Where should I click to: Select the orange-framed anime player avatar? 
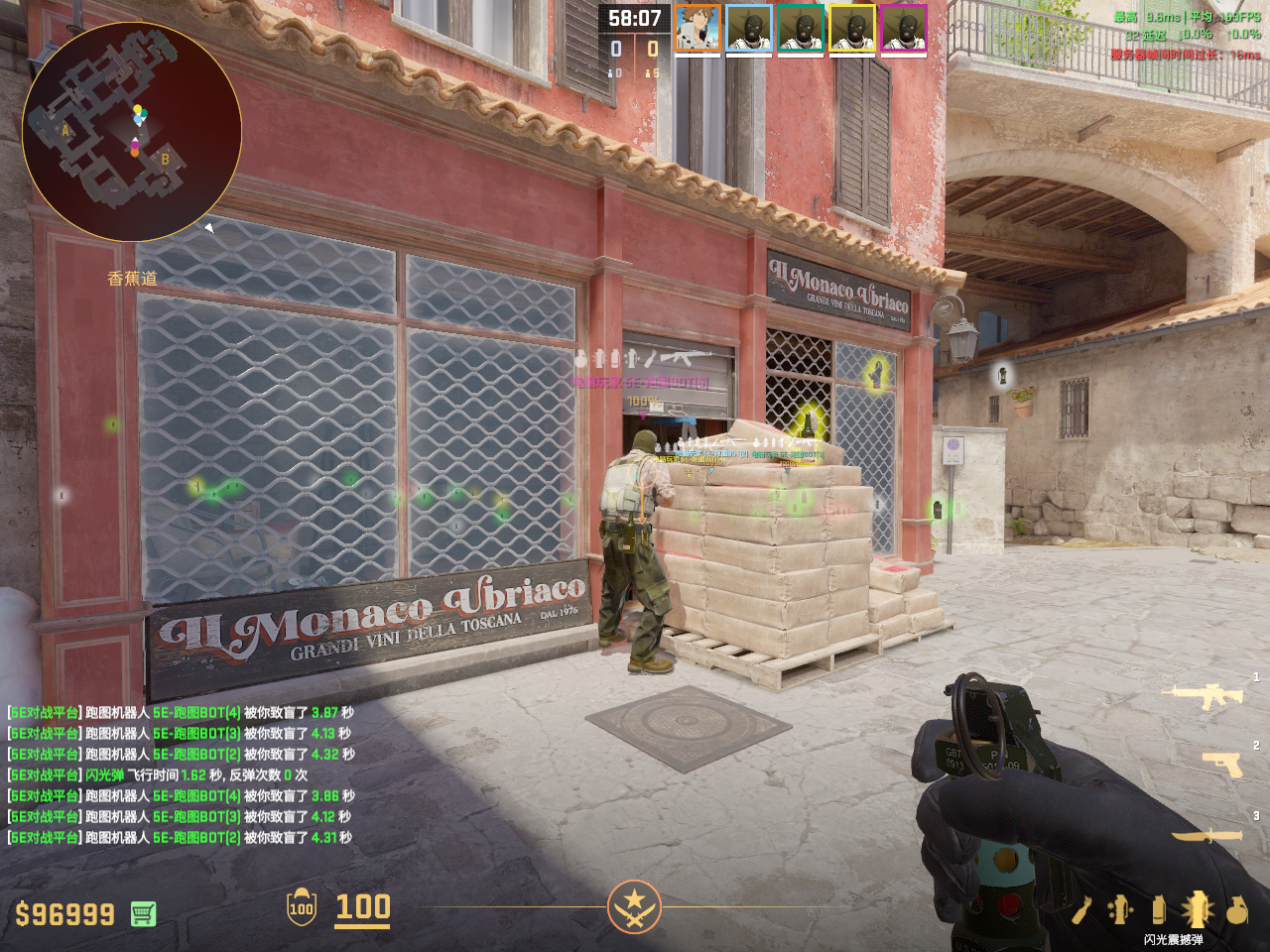(x=698, y=28)
